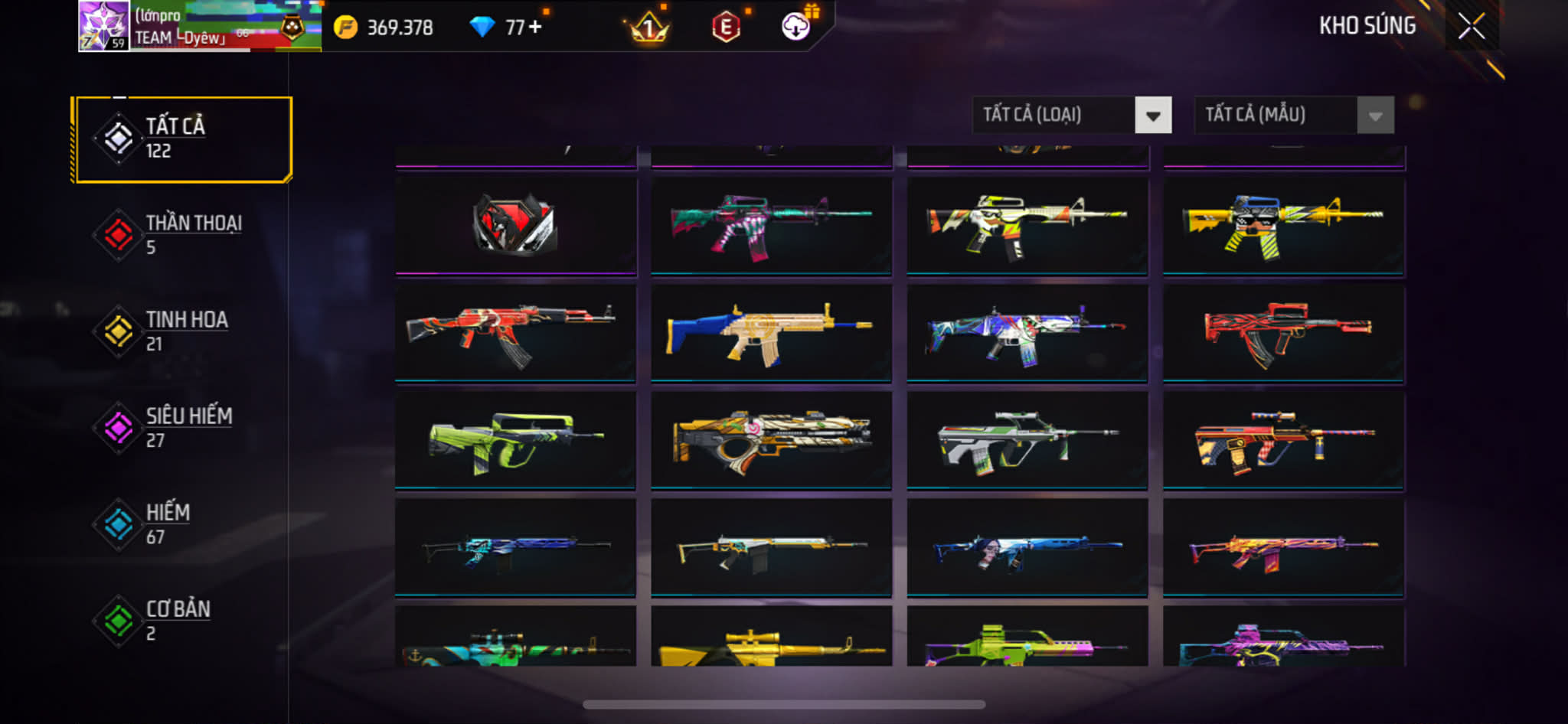Pick the lime green FAMAS skin
The height and width of the screenshot is (724, 1568).
point(515,440)
